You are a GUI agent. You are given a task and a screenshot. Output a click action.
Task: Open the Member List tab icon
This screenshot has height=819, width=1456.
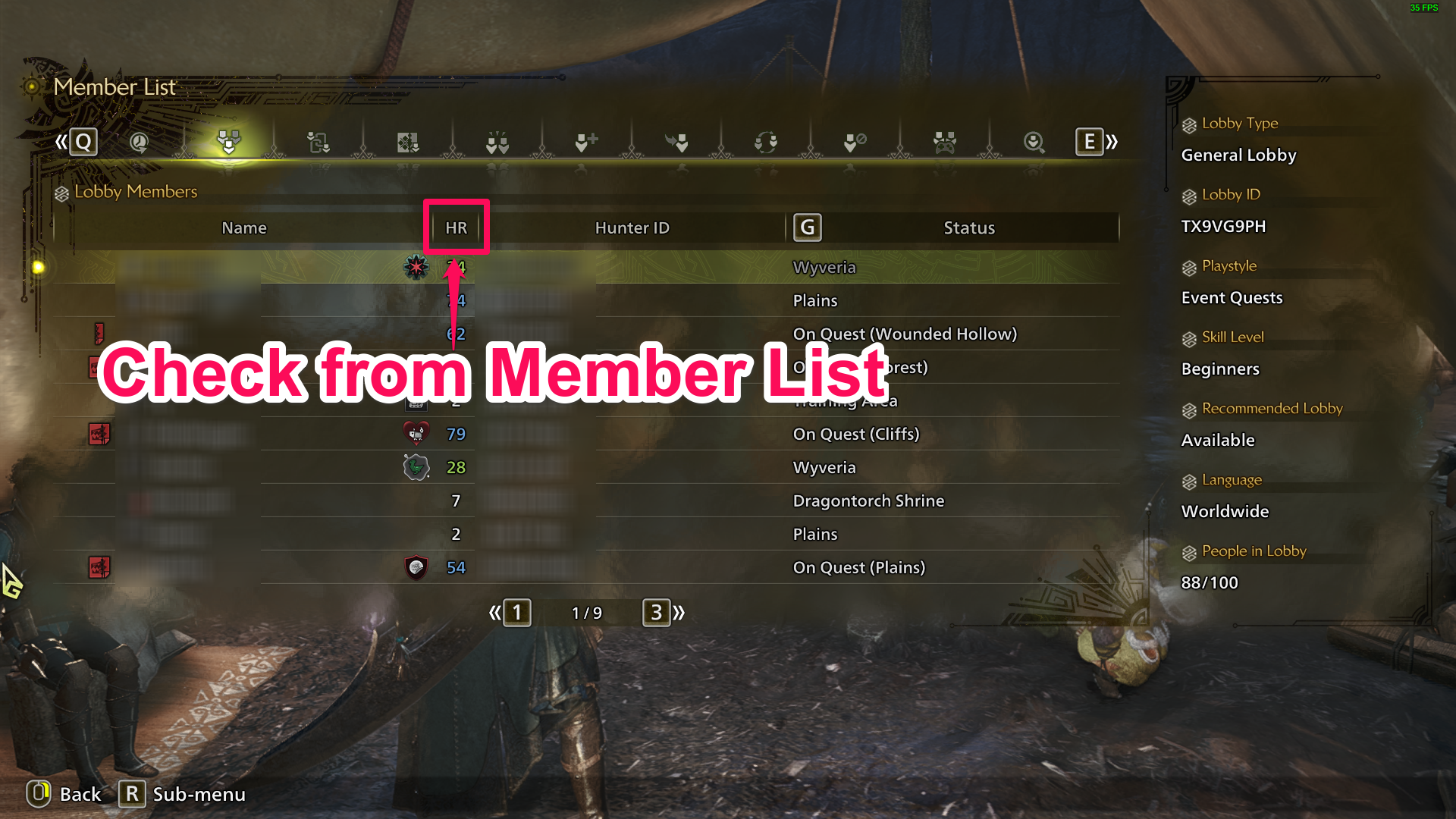pyautogui.click(x=229, y=142)
